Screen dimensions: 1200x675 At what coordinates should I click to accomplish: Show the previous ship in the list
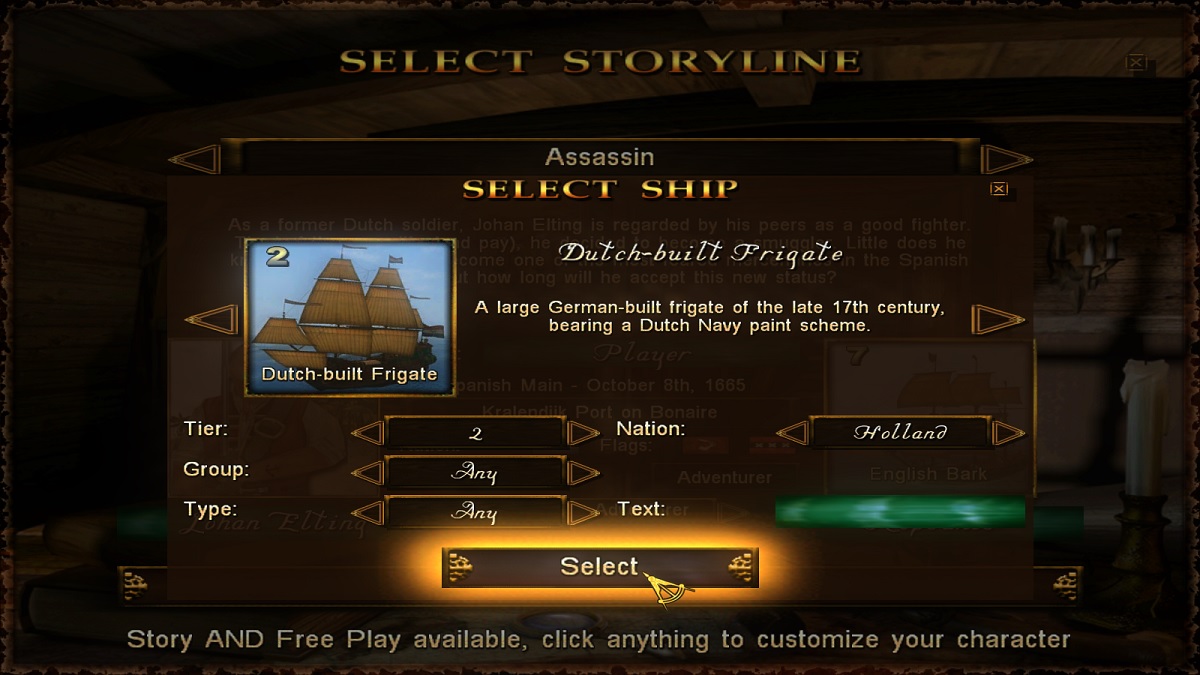point(212,320)
